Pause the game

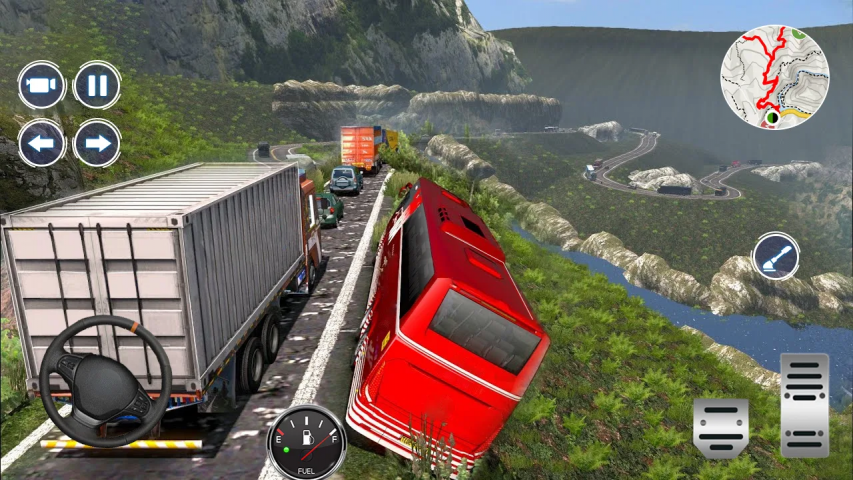(97, 85)
